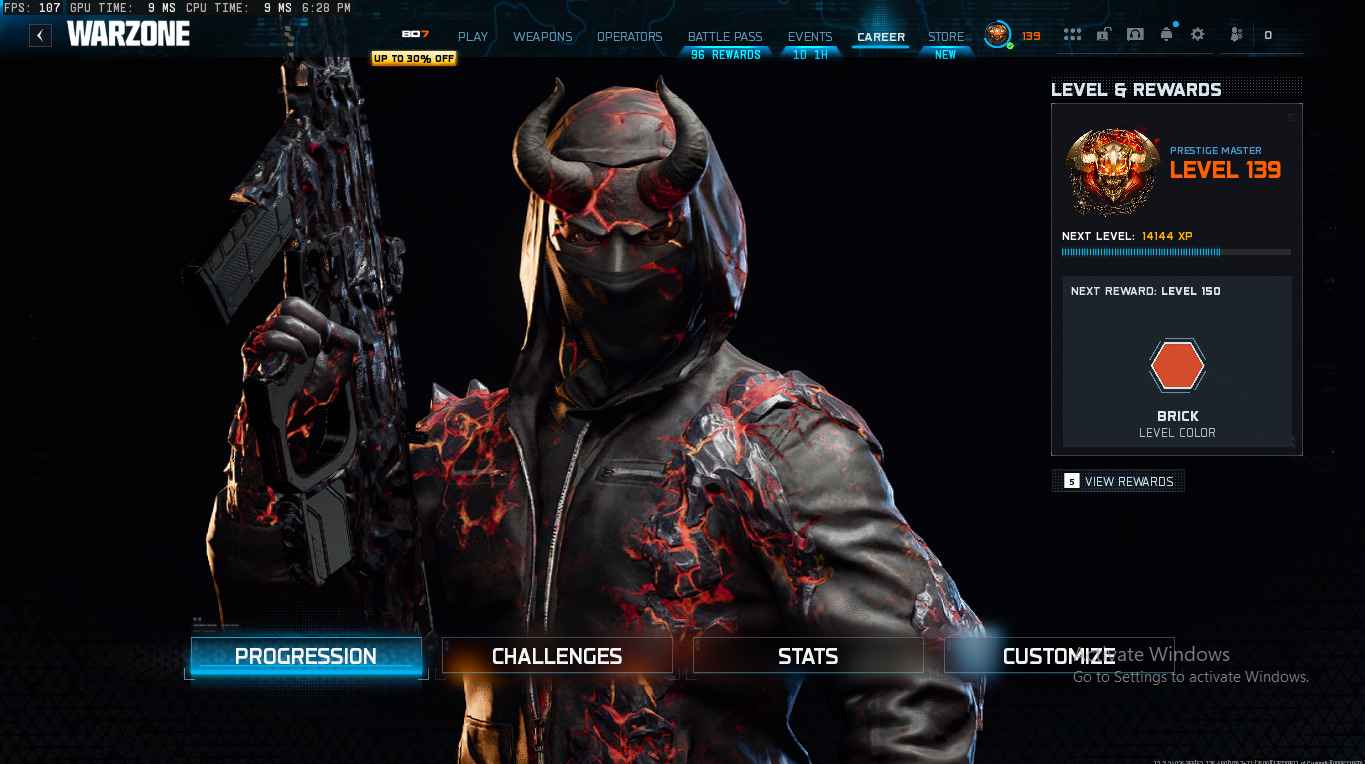
Task: Click the prestige rank emblem next to level 139
Action: [995, 34]
